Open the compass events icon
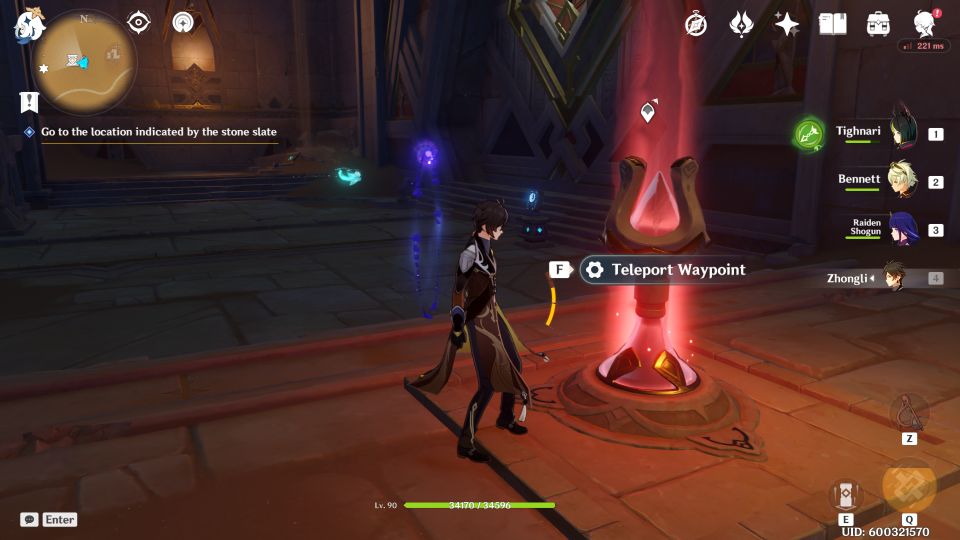The image size is (960, 540). pos(696,25)
